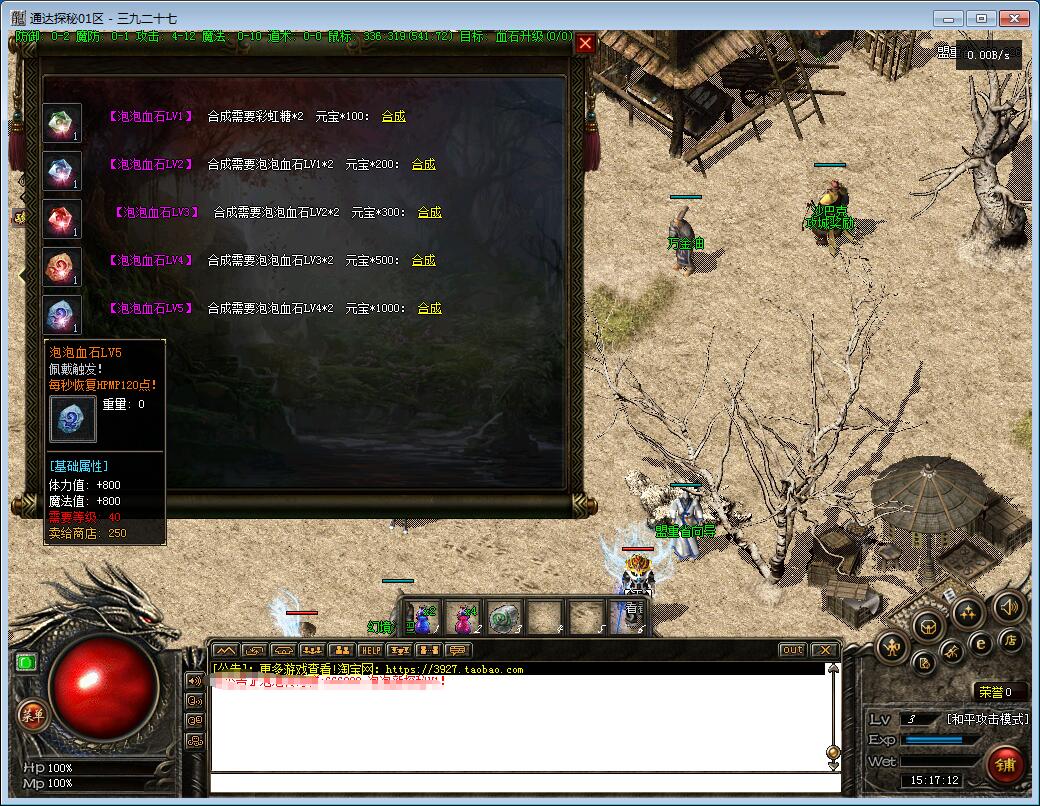The width and height of the screenshot is (1040, 806).
Task: Toggle the sound speaker icon
Action: pos(1008,606)
